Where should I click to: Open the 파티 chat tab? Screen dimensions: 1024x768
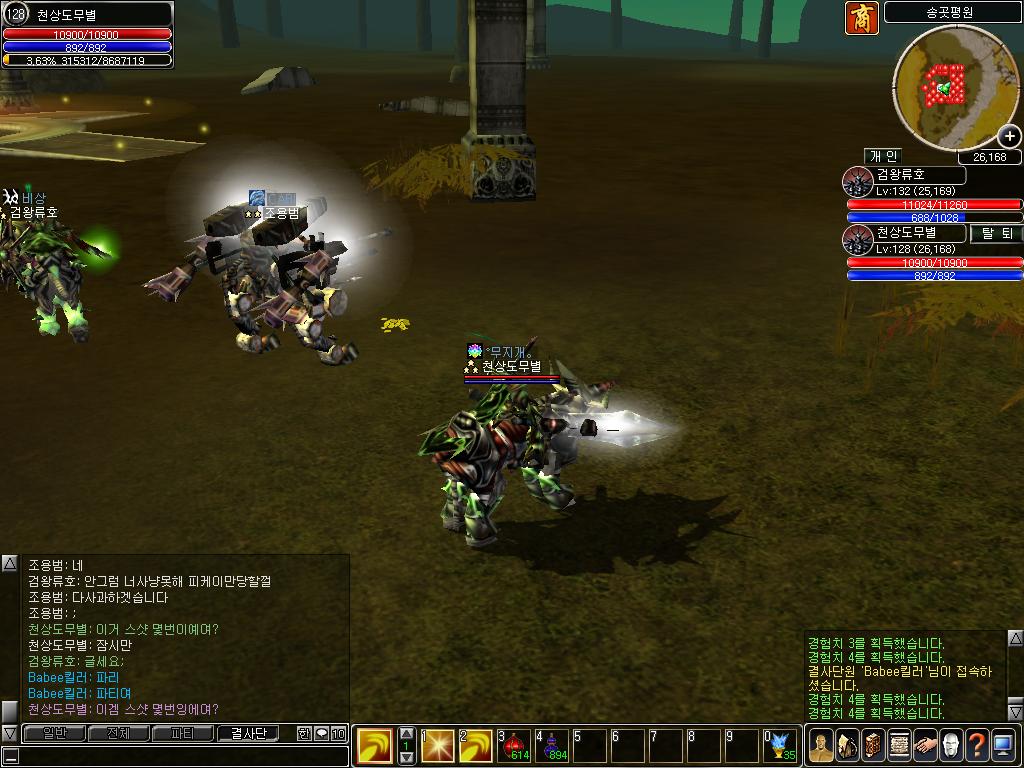pos(183,733)
